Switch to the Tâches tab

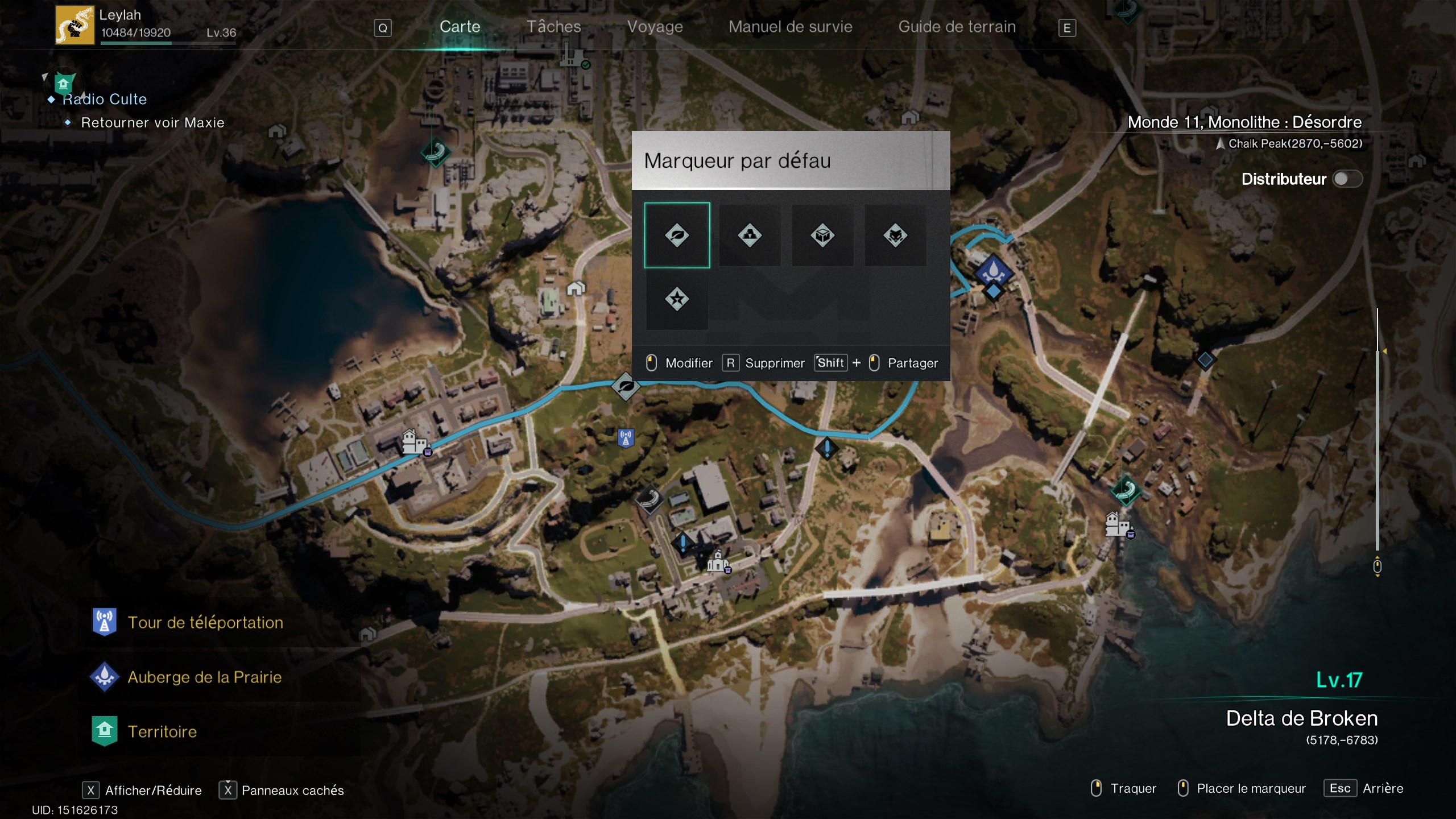click(553, 27)
